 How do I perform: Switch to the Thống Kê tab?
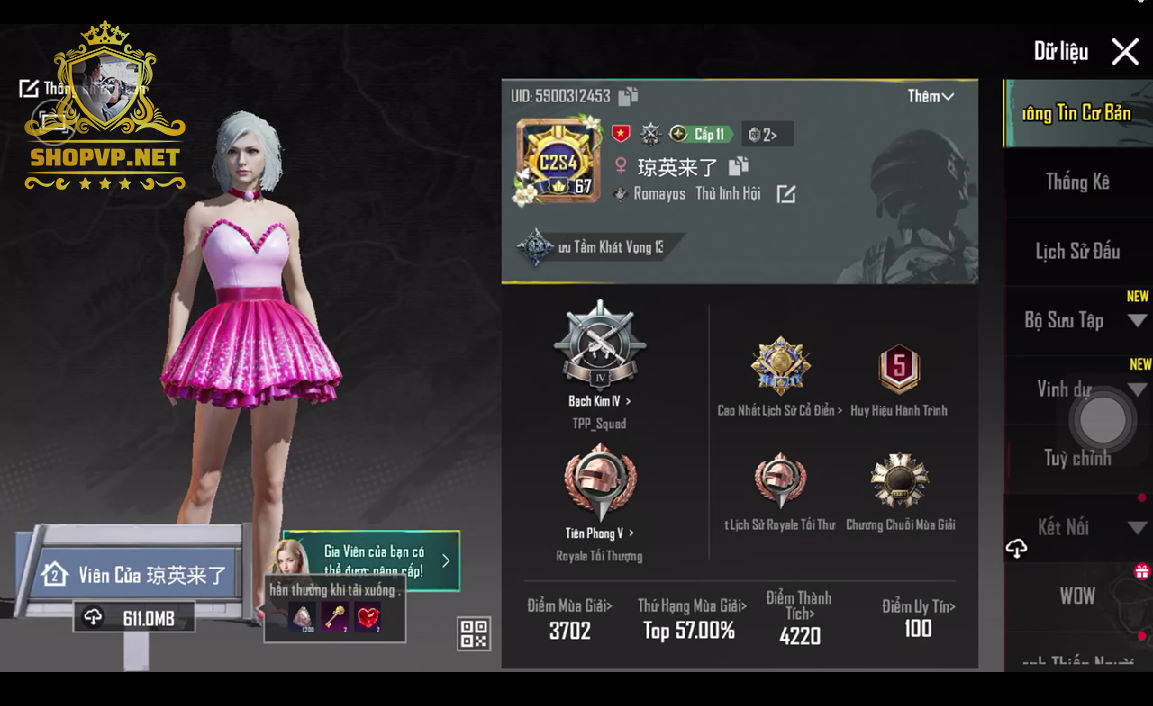[1077, 182]
